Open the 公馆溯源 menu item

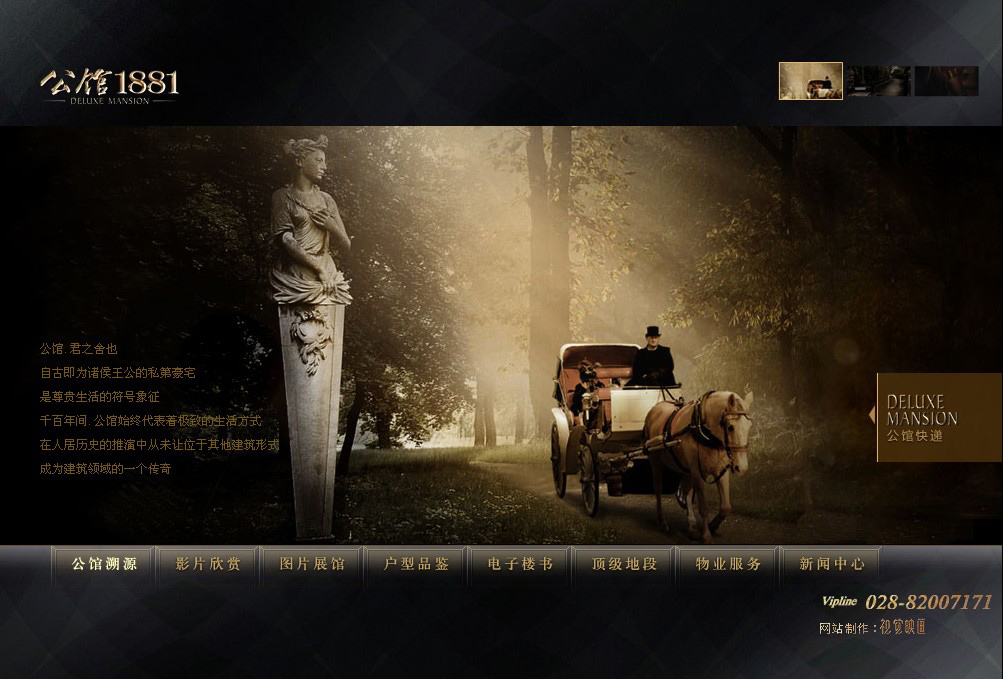[104, 564]
